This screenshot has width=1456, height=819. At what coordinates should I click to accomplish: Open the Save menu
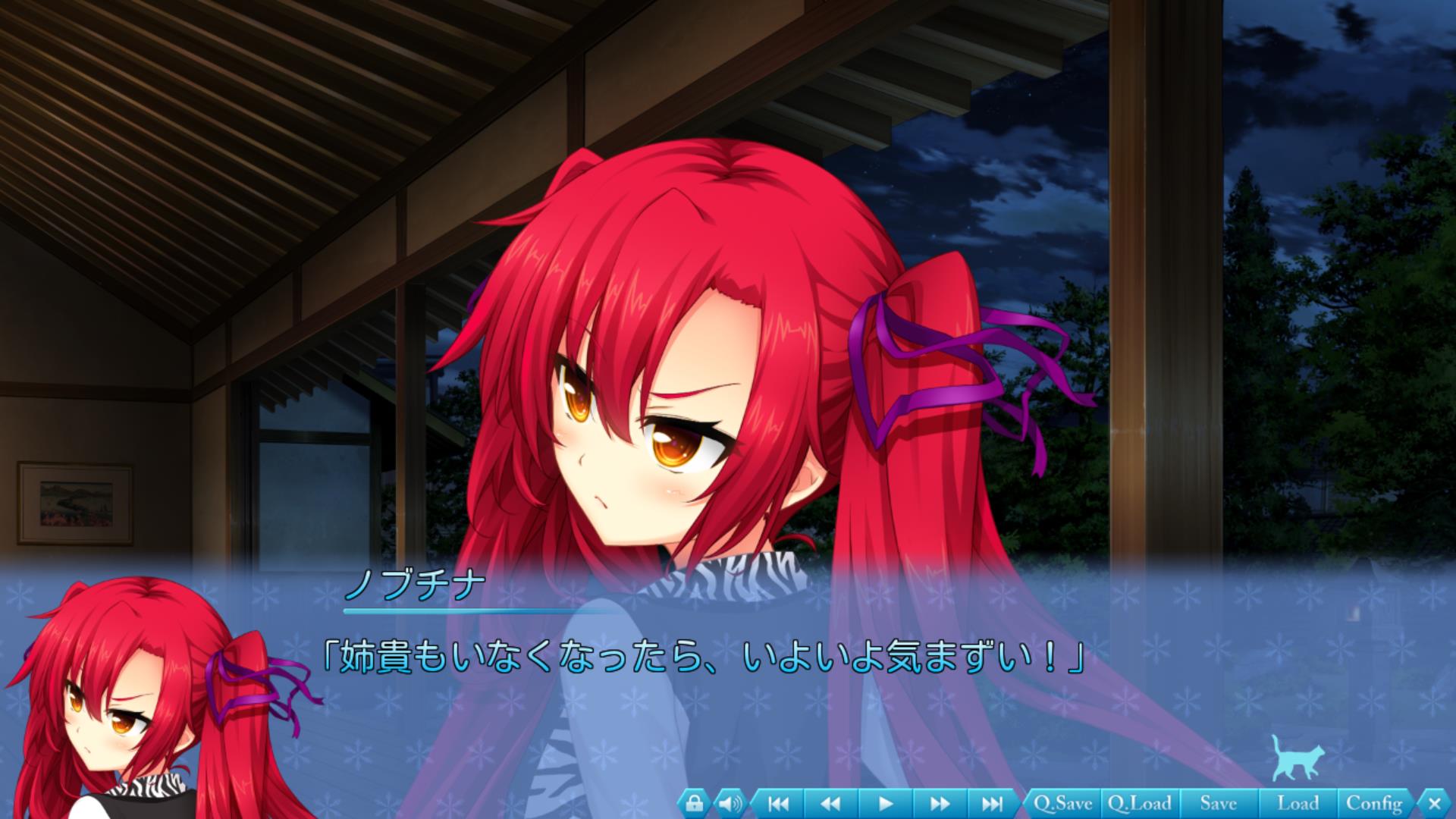point(1218,802)
